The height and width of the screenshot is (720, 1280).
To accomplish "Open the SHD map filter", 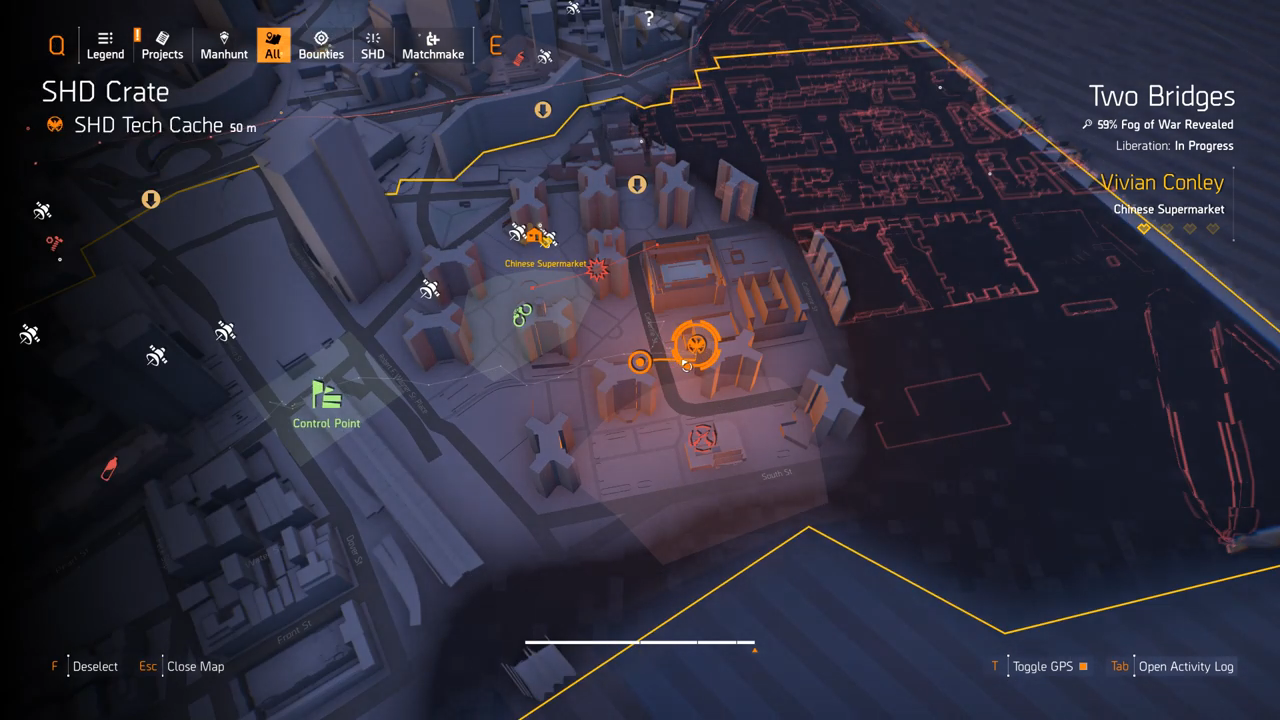I will click(x=372, y=45).
